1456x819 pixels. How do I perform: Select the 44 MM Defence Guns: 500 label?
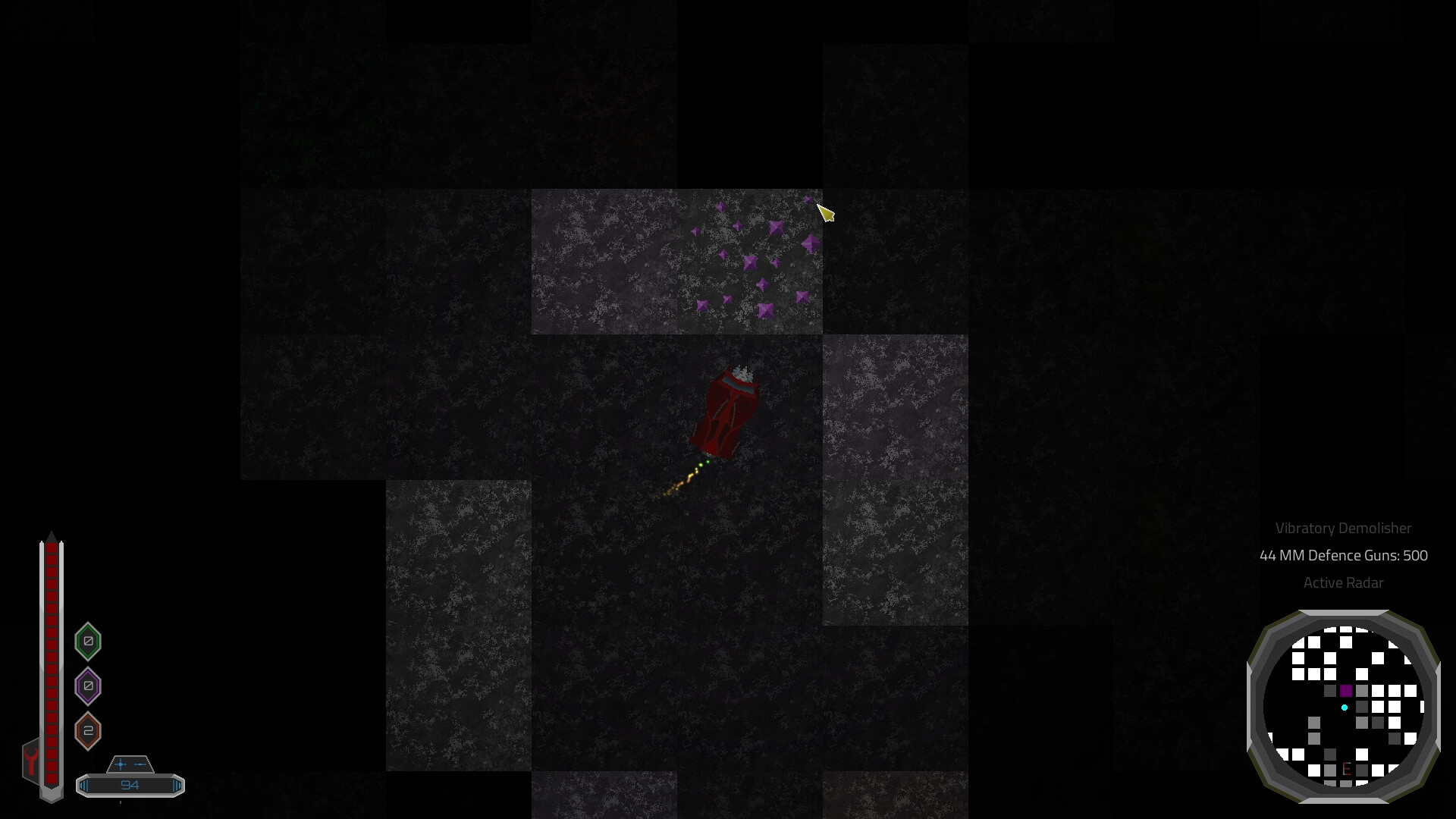[x=1342, y=555]
